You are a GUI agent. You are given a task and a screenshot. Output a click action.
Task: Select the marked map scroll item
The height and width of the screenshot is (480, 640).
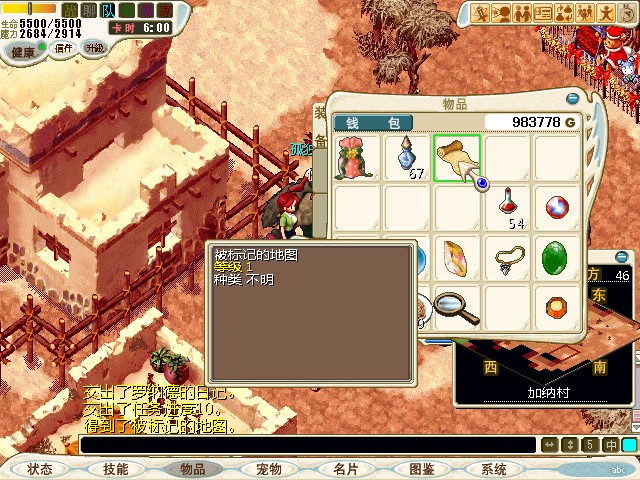coord(457,158)
